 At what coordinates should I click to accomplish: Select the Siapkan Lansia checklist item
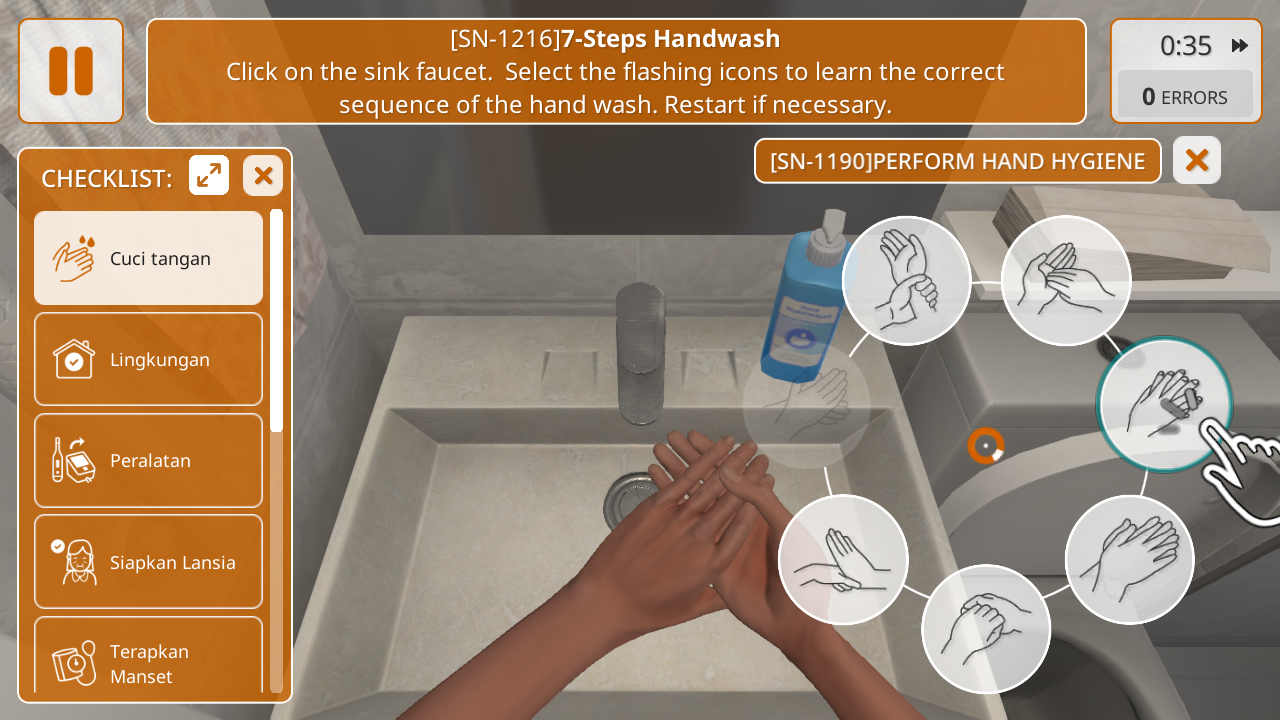[148, 562]
